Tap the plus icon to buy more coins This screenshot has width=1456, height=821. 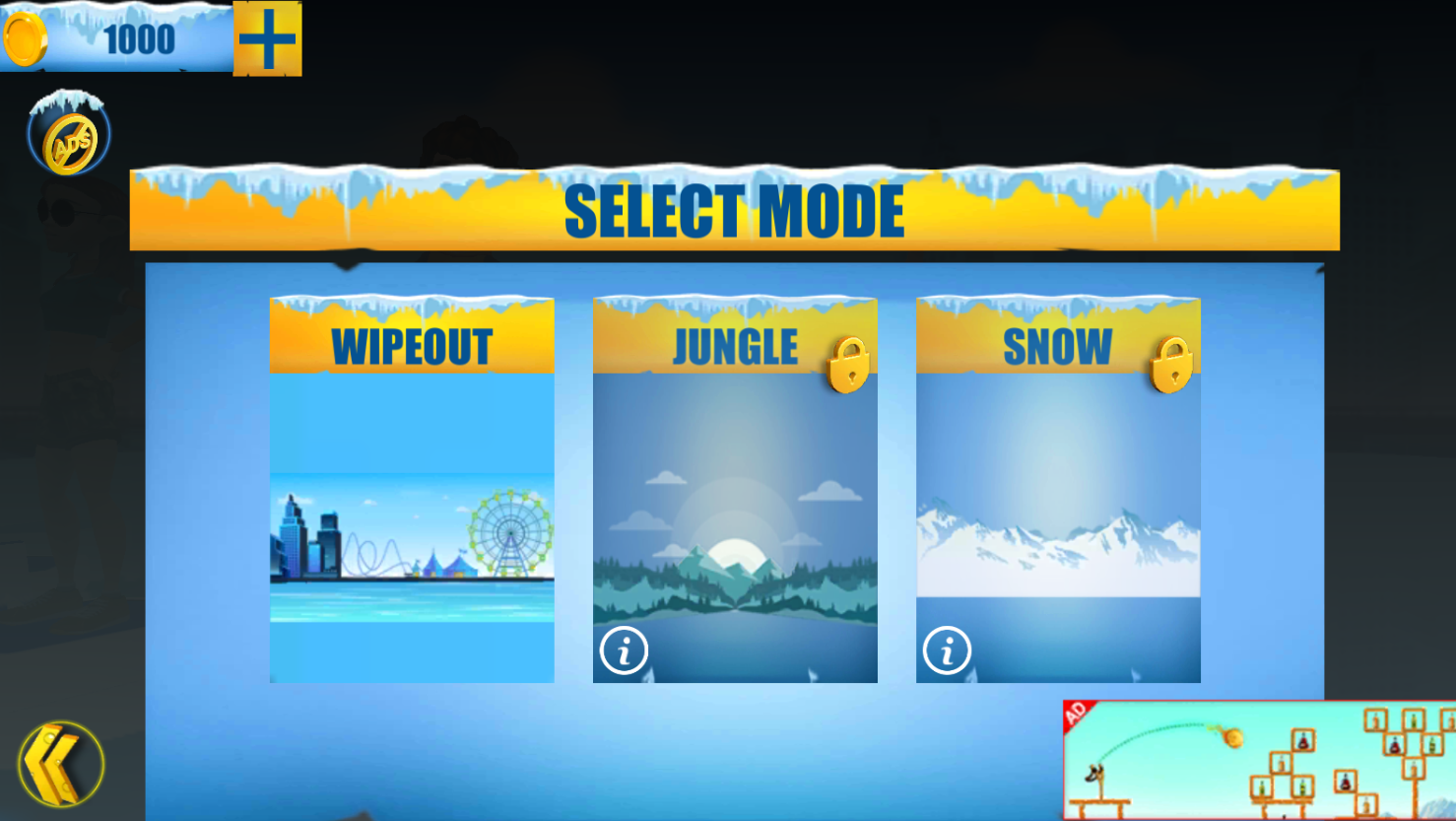[266, 40]
